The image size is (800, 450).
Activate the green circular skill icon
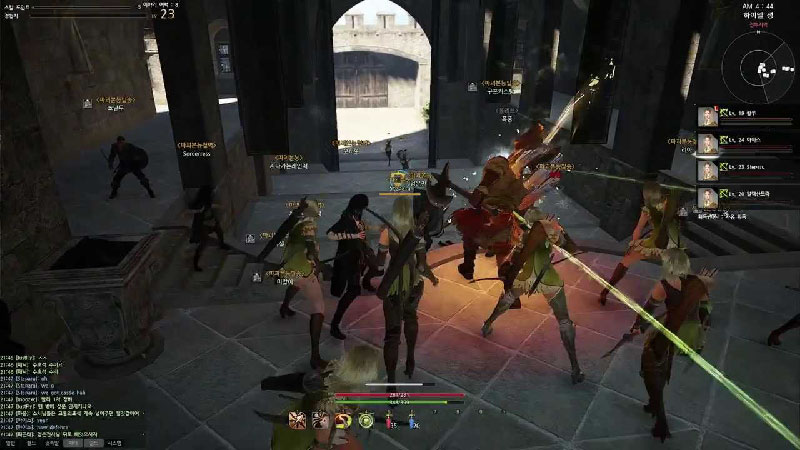pos(367,420)
